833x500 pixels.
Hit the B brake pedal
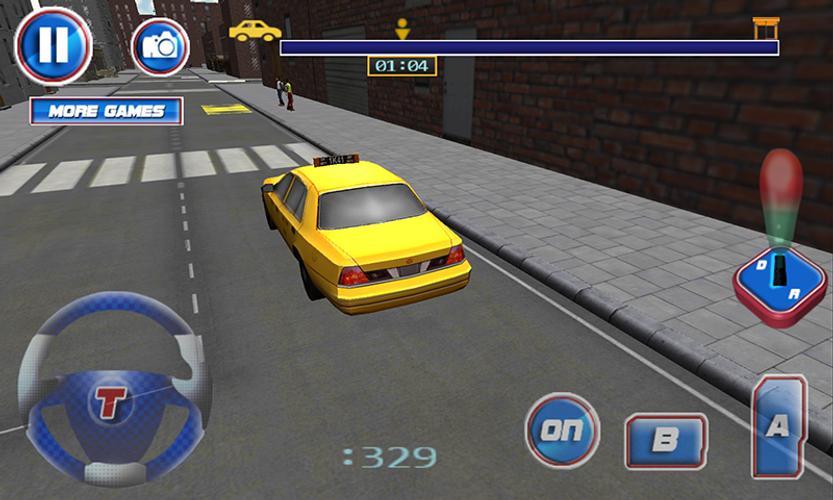pyautogui.click(x=665, y=441)
